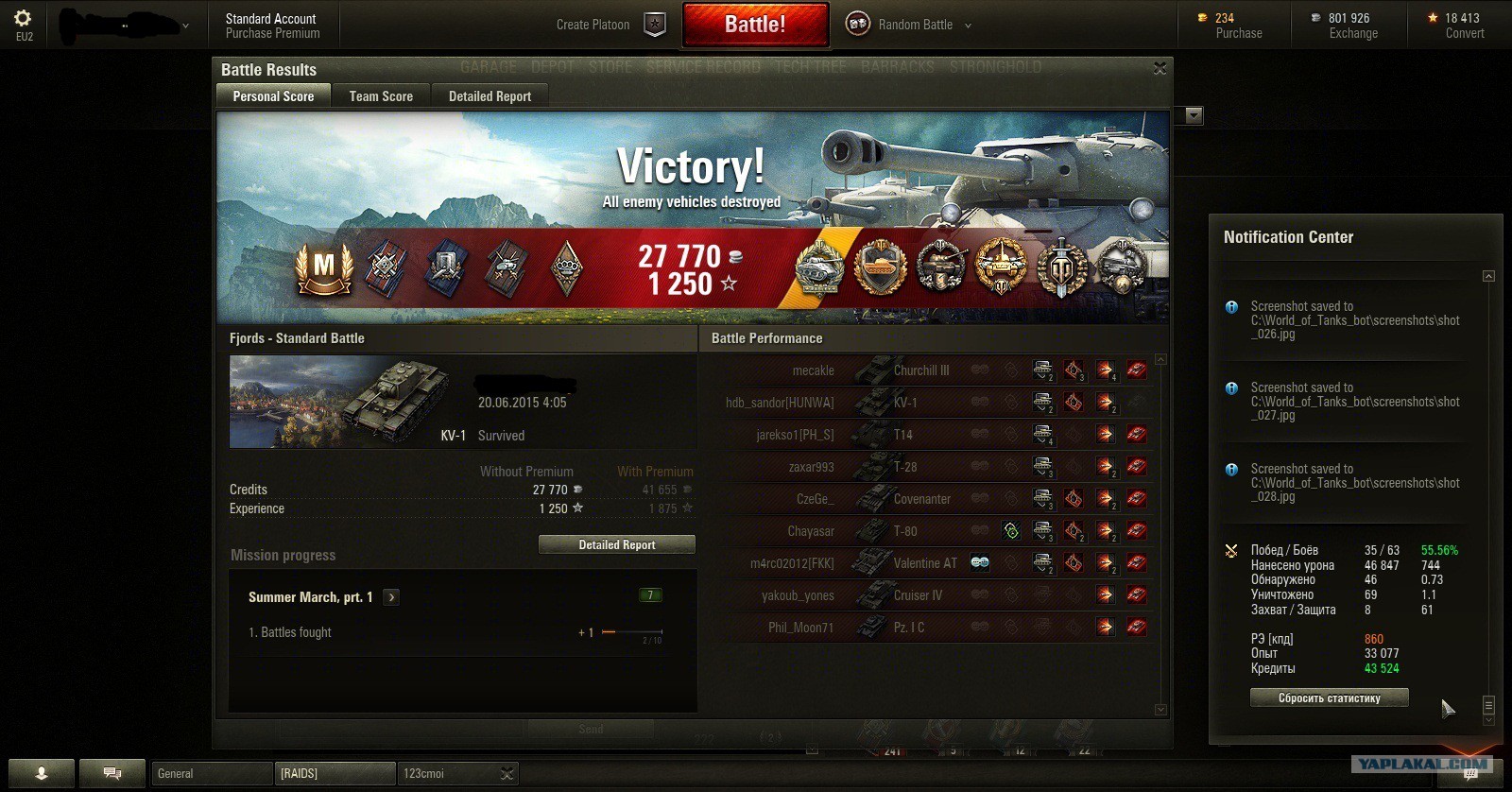Close the 123cmoi chat tab

[507, 774]
